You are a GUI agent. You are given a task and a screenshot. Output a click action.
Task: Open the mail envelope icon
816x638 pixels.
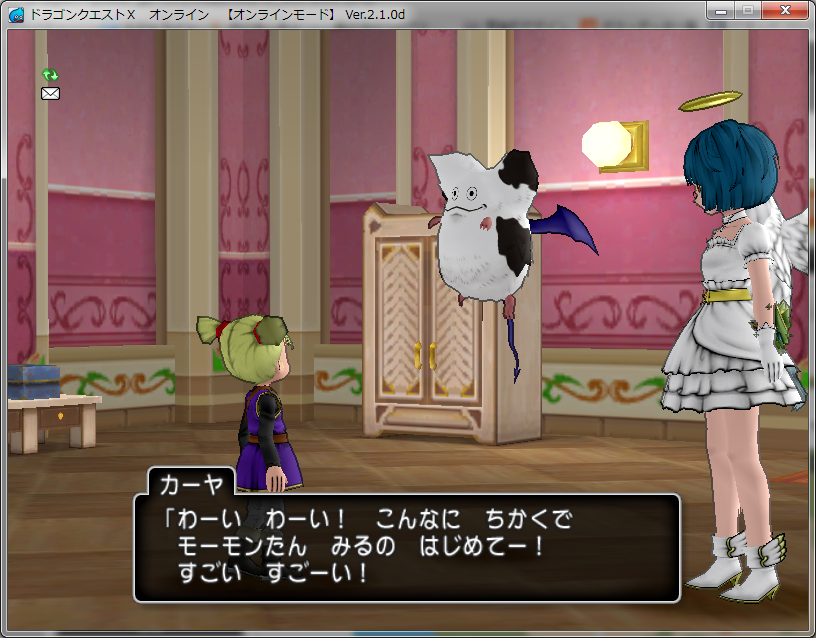click(x=50, y=94)
